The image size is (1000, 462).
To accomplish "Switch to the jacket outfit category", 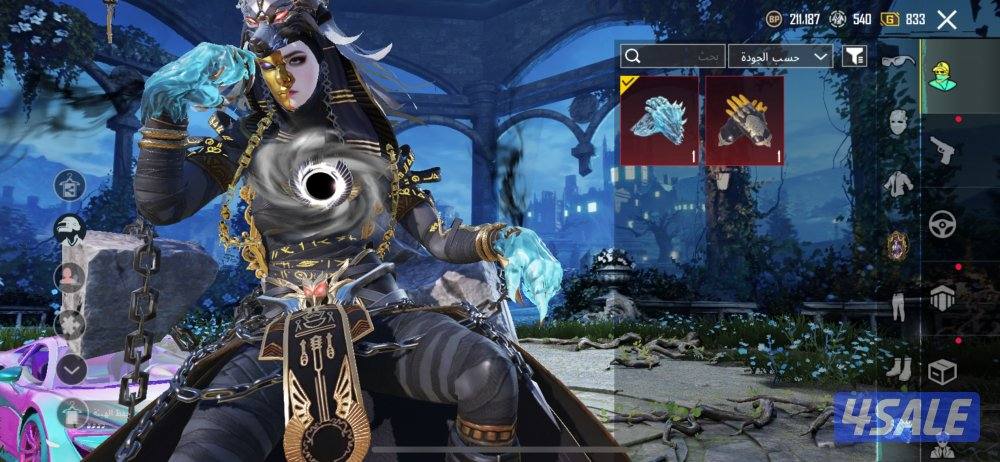I will pos(897,183).
